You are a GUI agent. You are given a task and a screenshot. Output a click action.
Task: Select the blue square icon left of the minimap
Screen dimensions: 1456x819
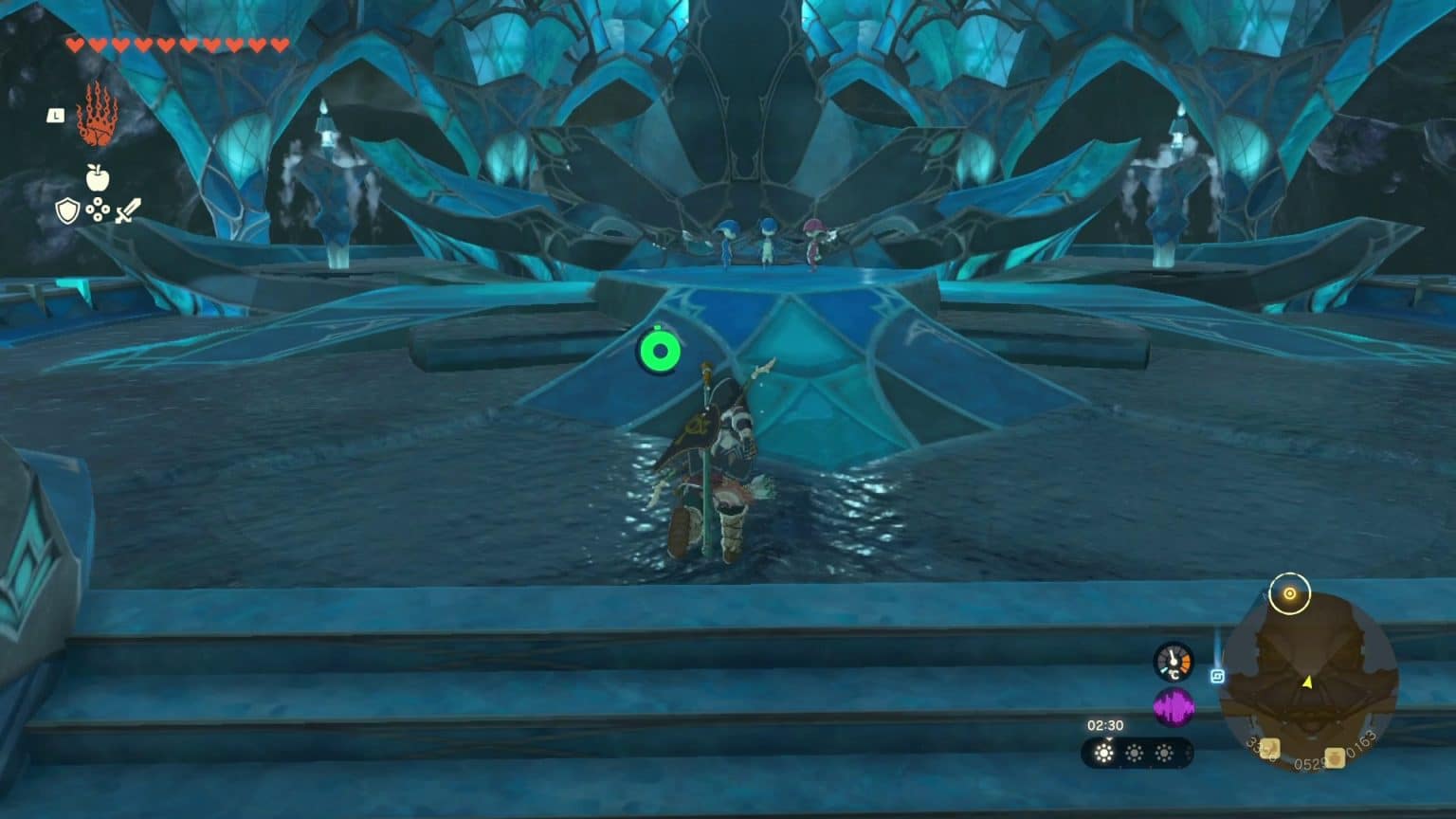tap(1218, 677)
